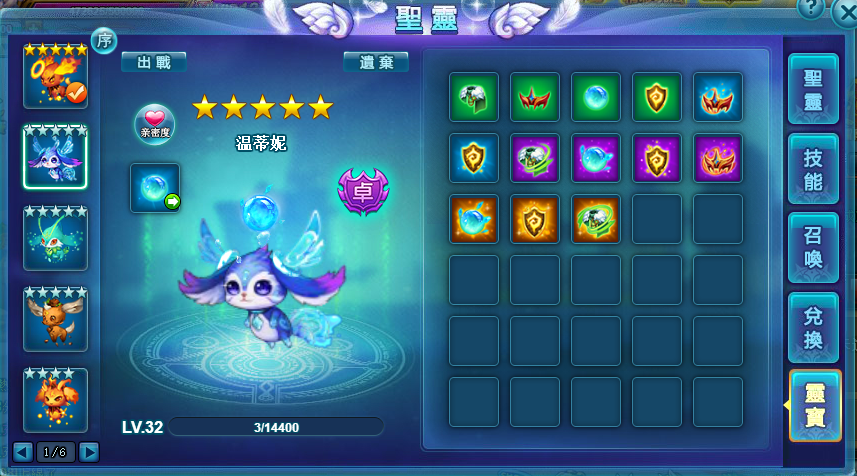
Task: Select the orange-framed golden shield item
Action: pyautogui.click(x=535, y=219)
